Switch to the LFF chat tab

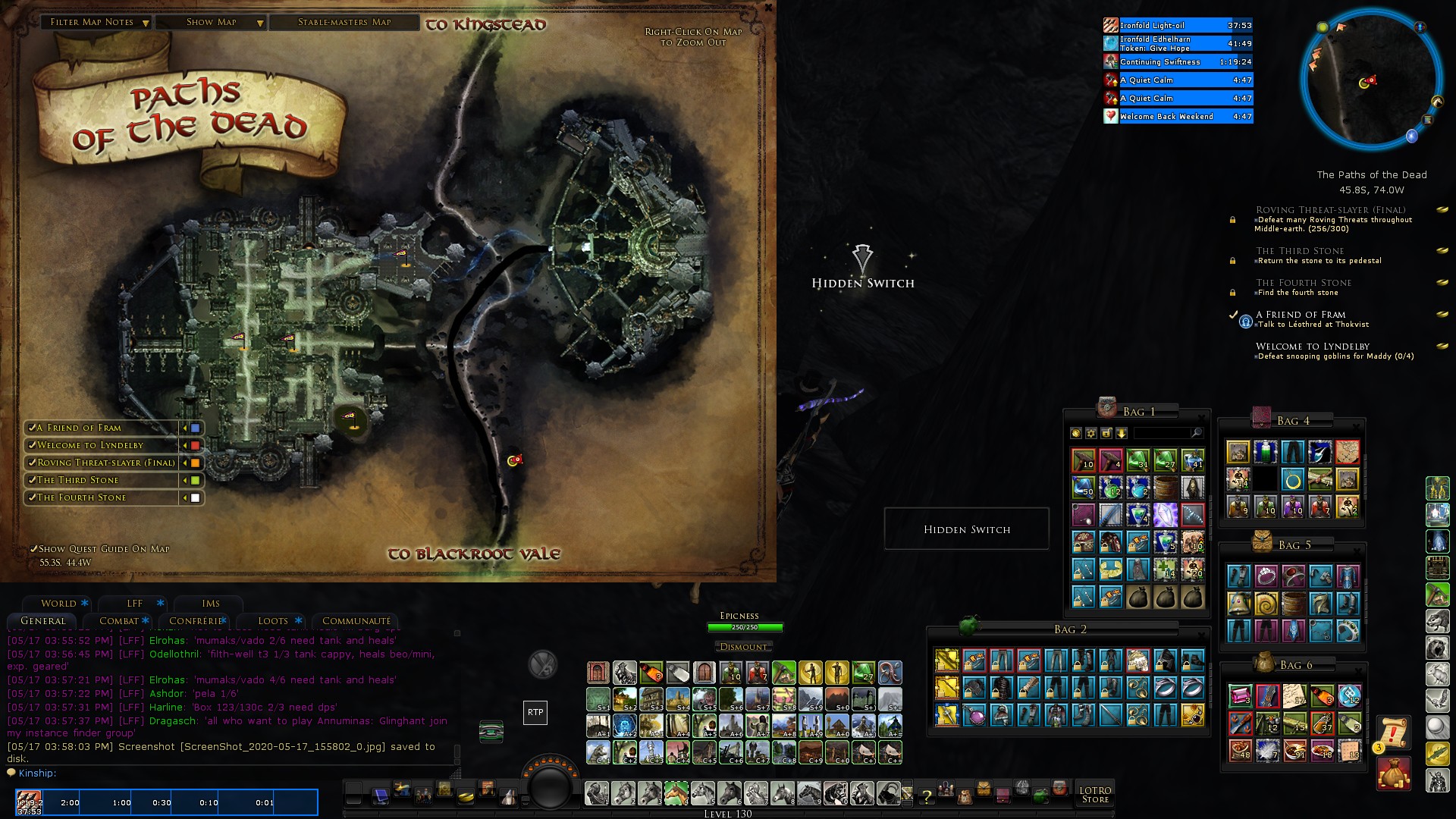[135, 604]
